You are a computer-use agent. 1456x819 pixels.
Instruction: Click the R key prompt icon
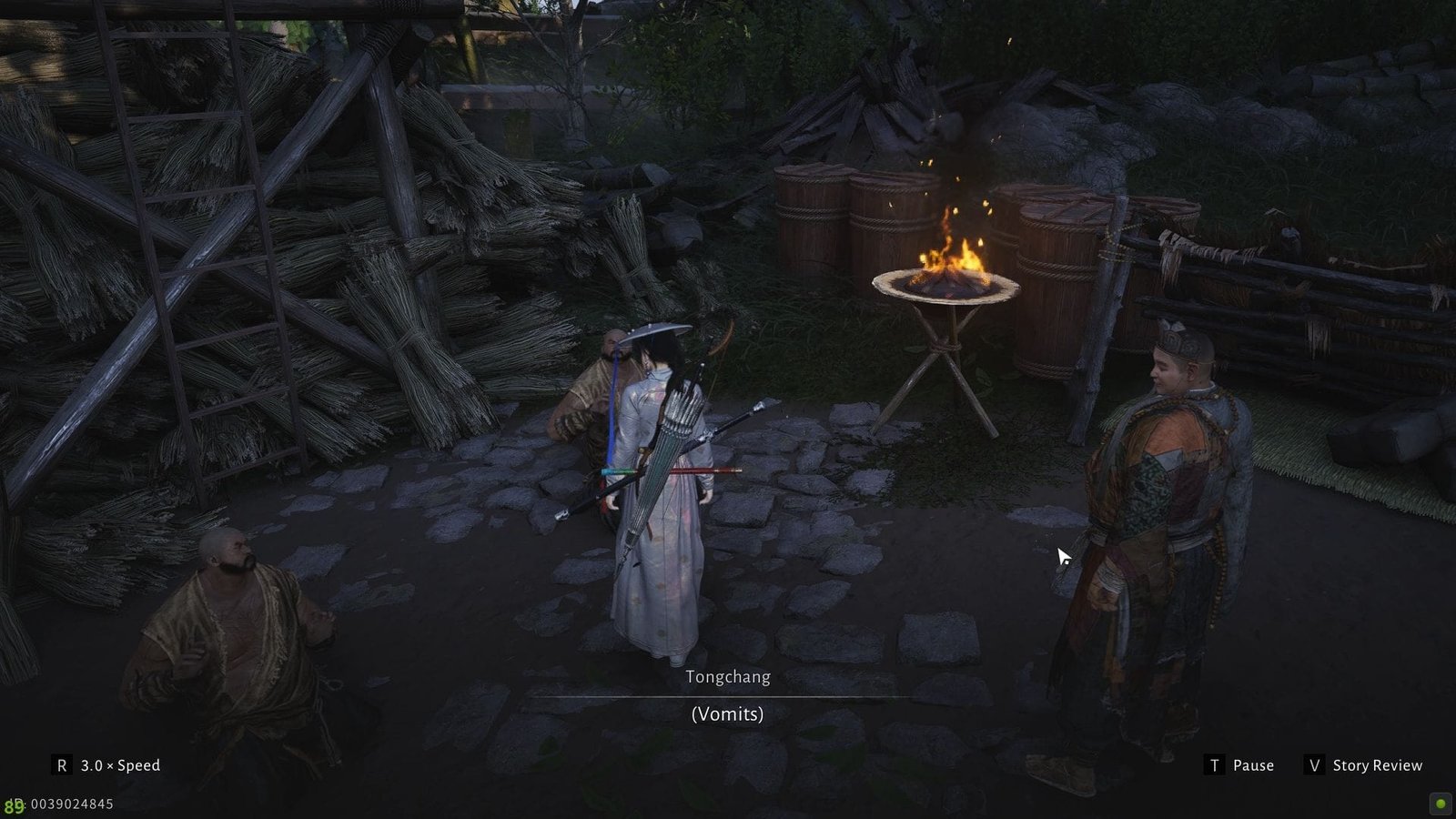61,764
